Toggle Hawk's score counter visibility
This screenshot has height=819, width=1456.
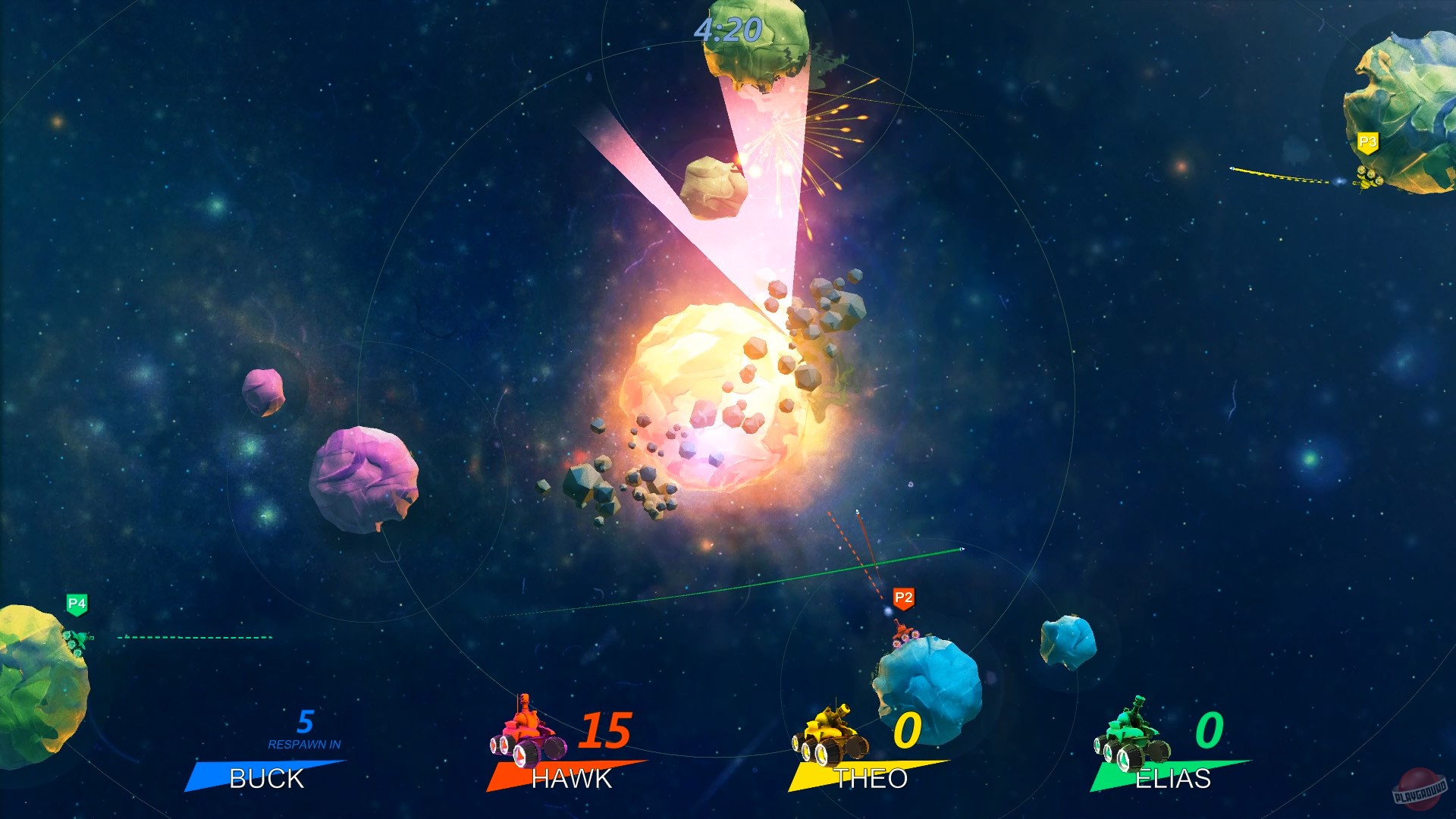tap(604, 732)
